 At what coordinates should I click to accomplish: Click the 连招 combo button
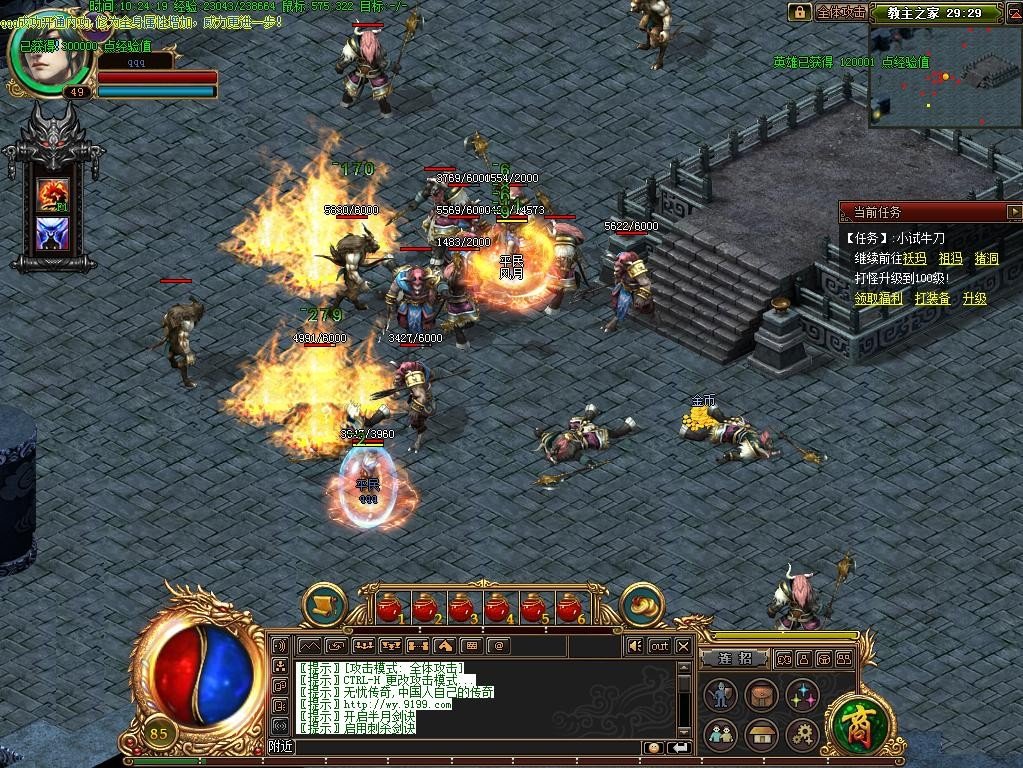tap(735, 659)
